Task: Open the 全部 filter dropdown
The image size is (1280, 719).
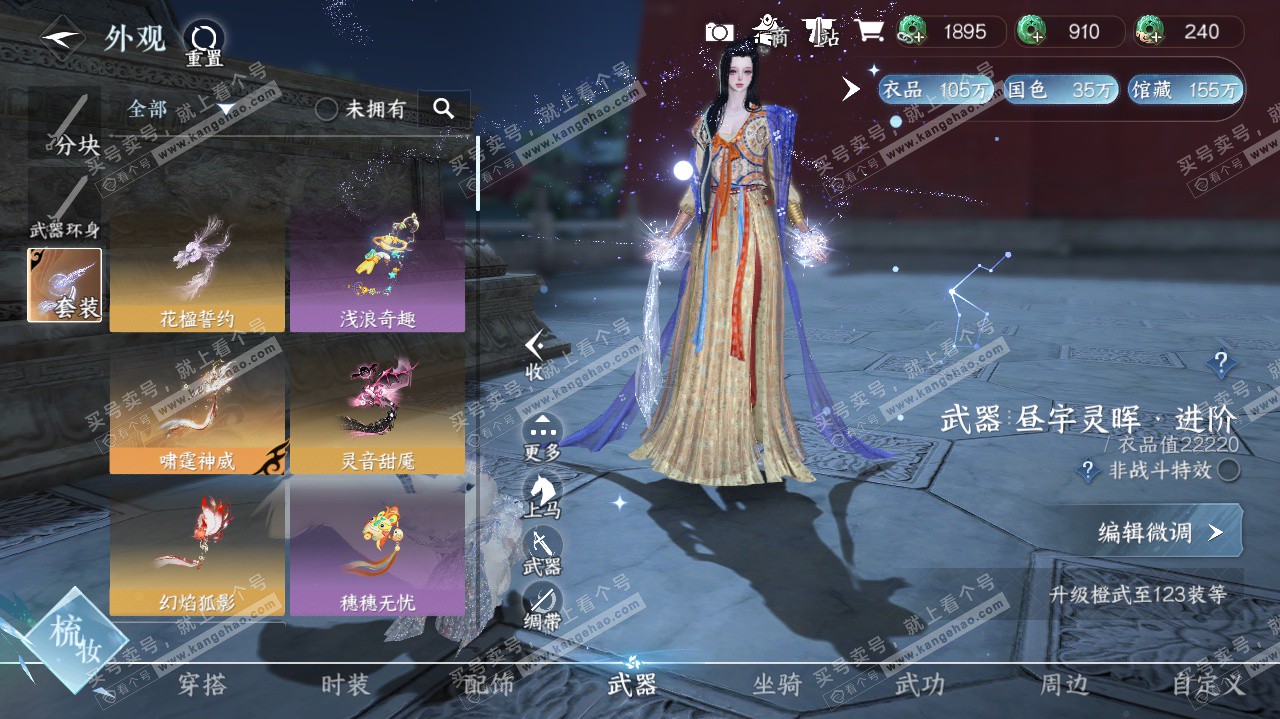Action: 180,108
